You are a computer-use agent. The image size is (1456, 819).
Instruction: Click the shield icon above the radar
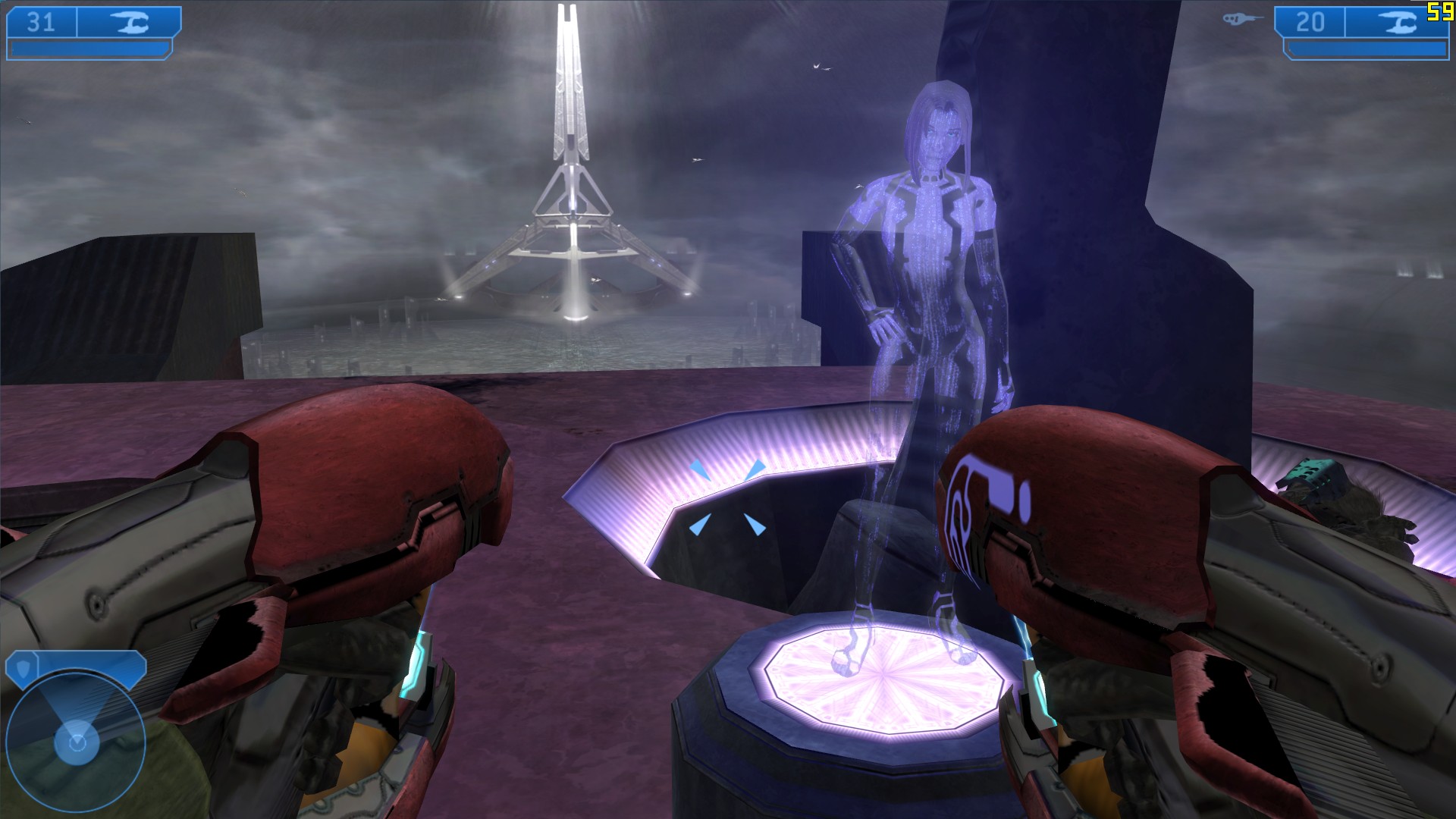[20, 667]
